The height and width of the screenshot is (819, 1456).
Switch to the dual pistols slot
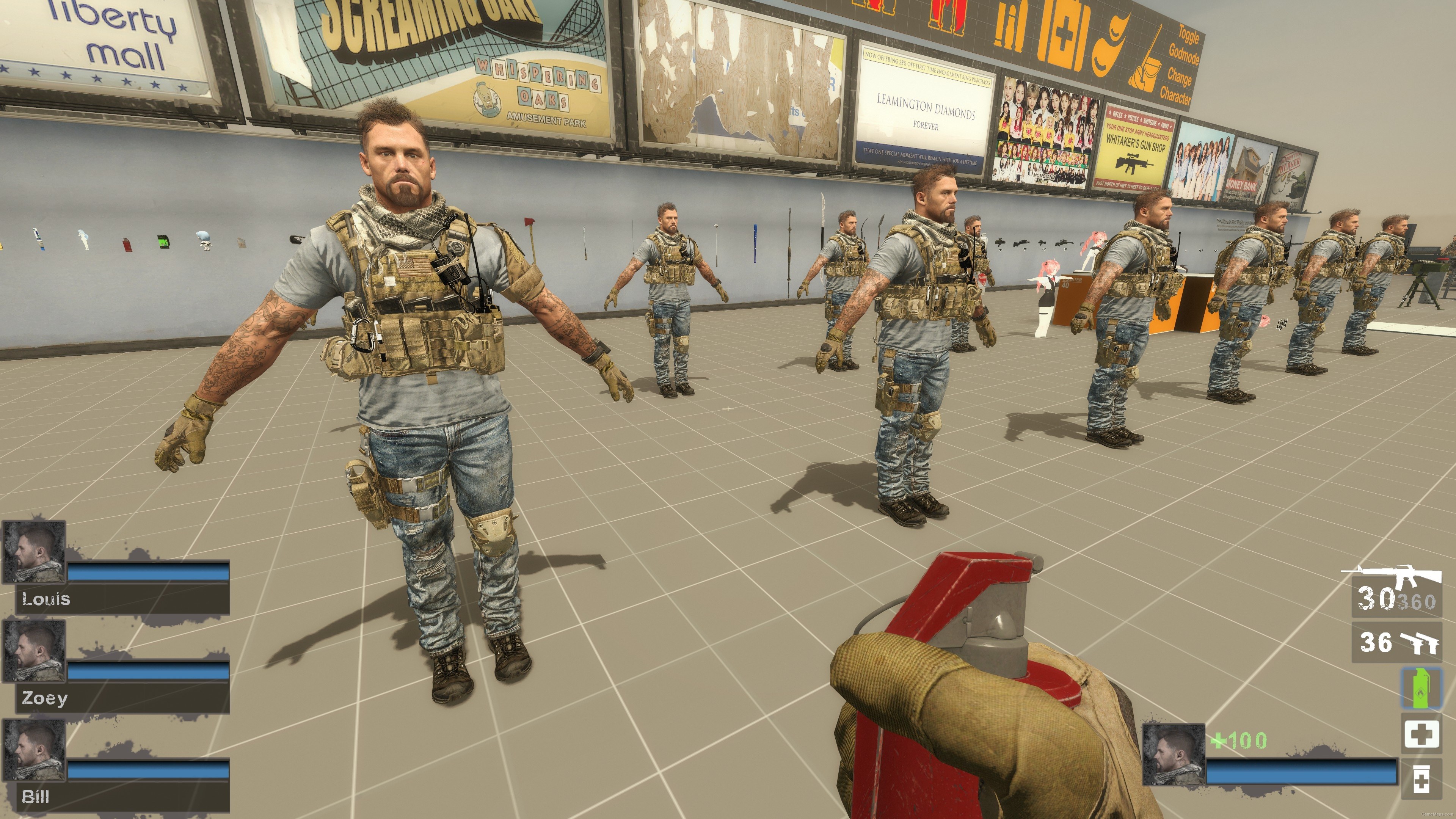(x=1396, y=642)
